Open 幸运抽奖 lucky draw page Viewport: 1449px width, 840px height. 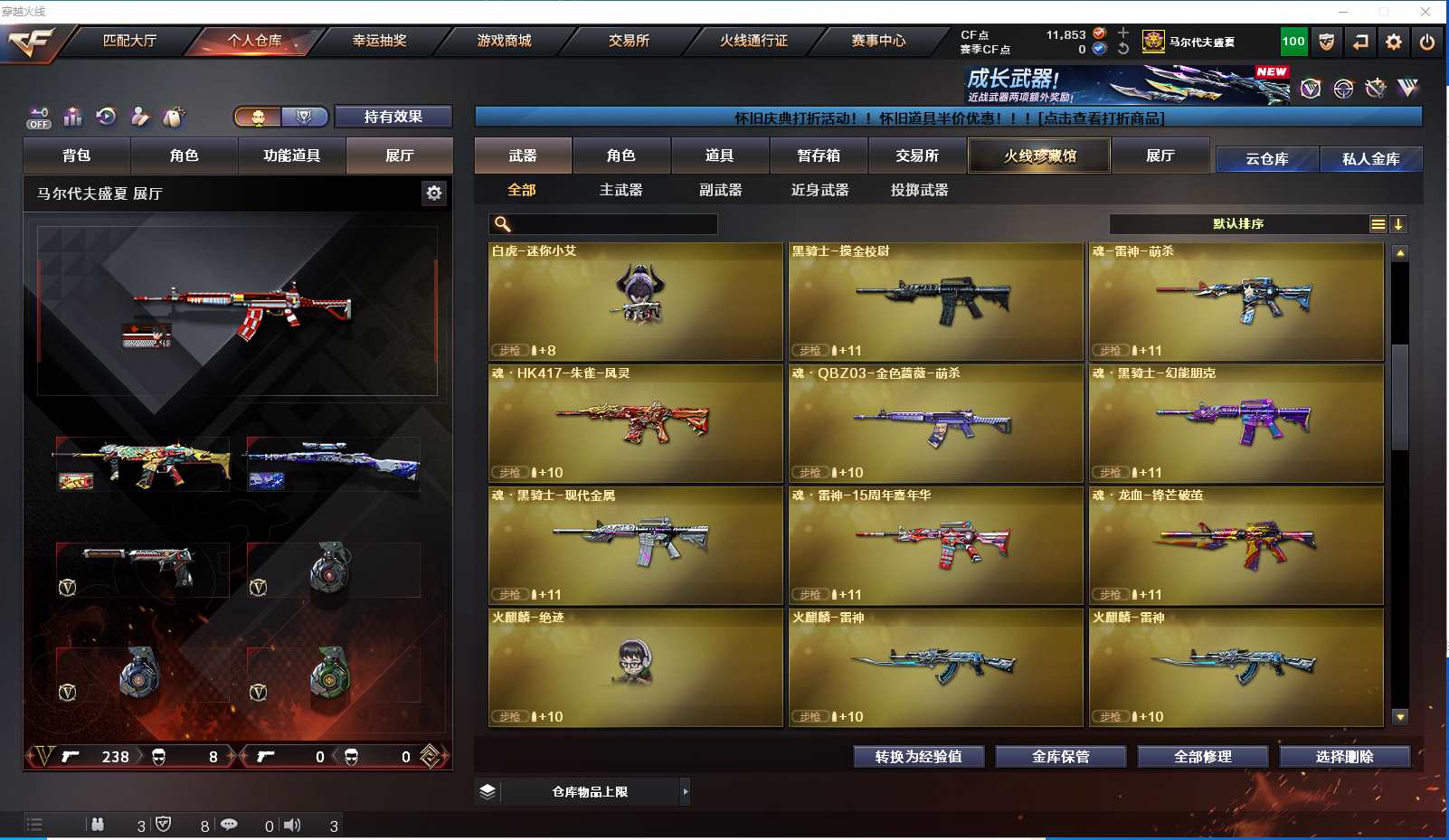379,41
